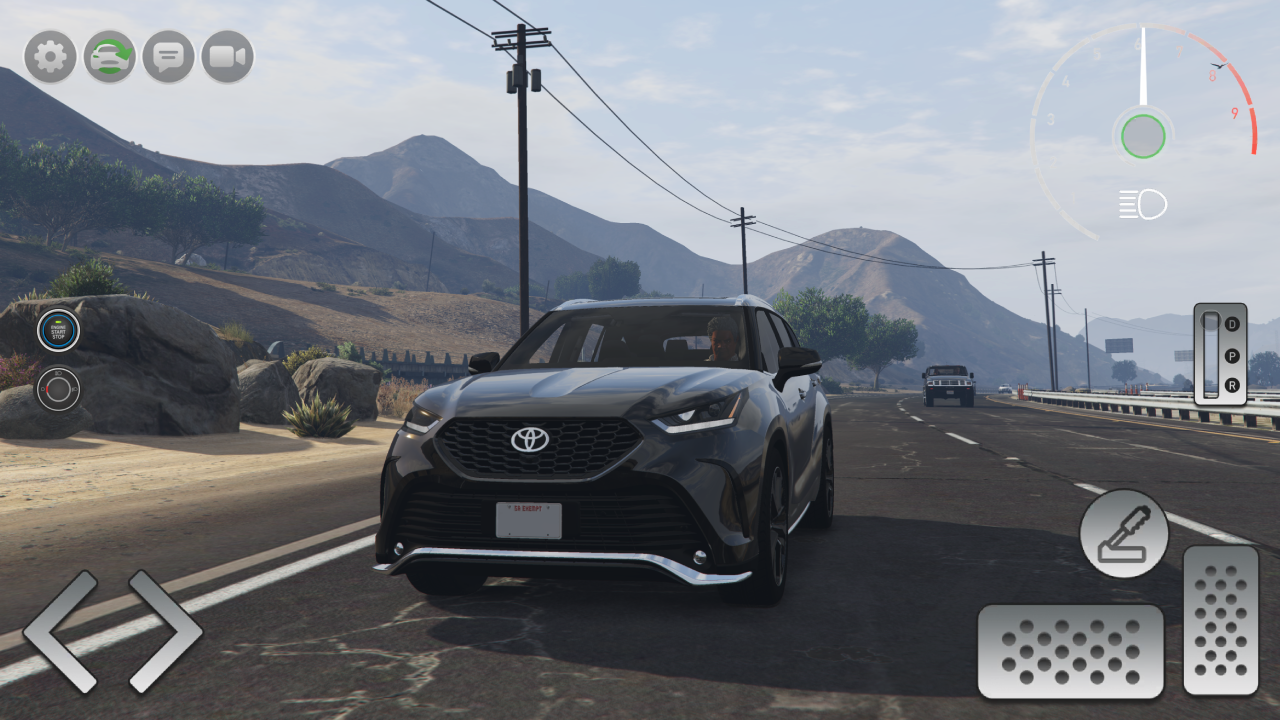Tap the headlight beam indicator under the tachometer
The width and height of the screenshot is (1280, 720).
click(x=1143, y=204)
